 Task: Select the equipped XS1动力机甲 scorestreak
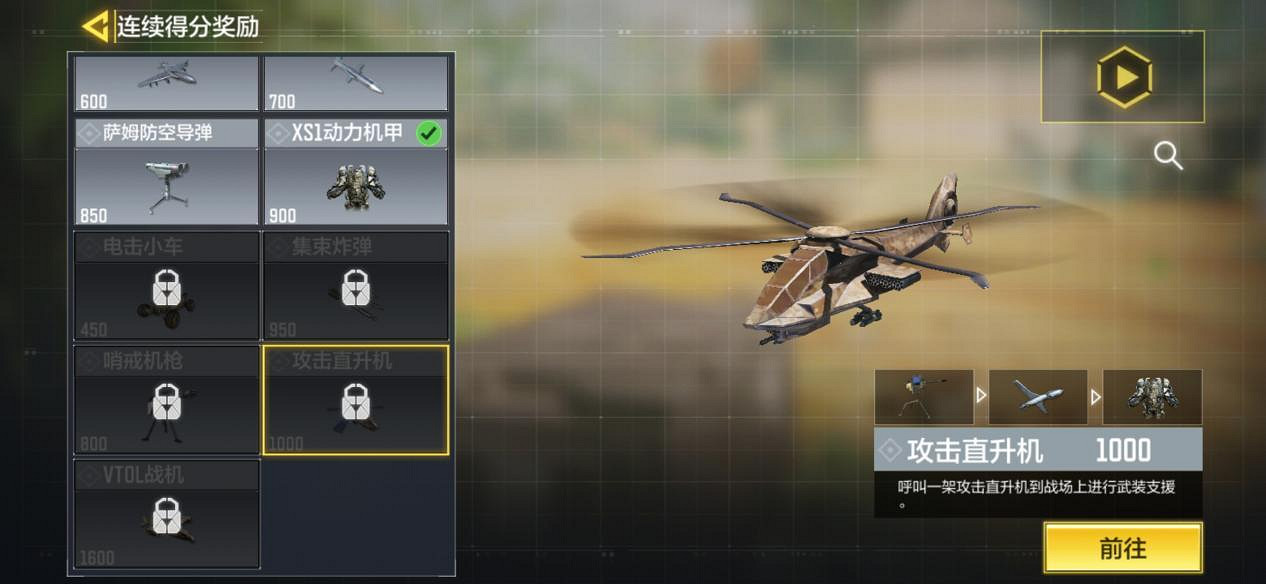356,172
